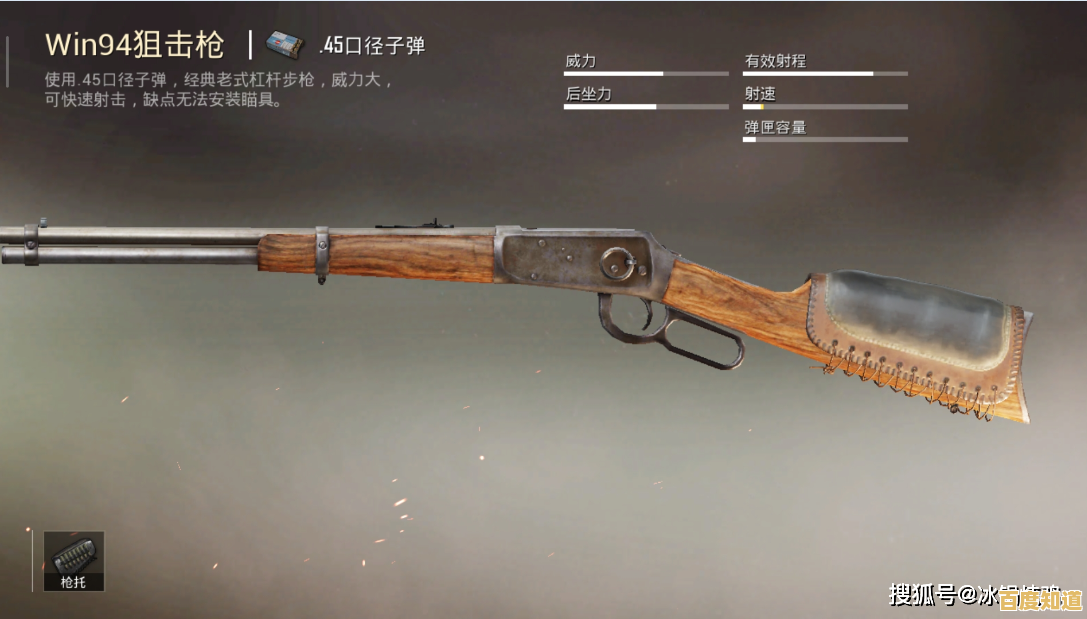The width and height of the screenshot is (1087, 619).
Task: Click the .45口径子弹 ammo box icon
Action: [284, 45]
